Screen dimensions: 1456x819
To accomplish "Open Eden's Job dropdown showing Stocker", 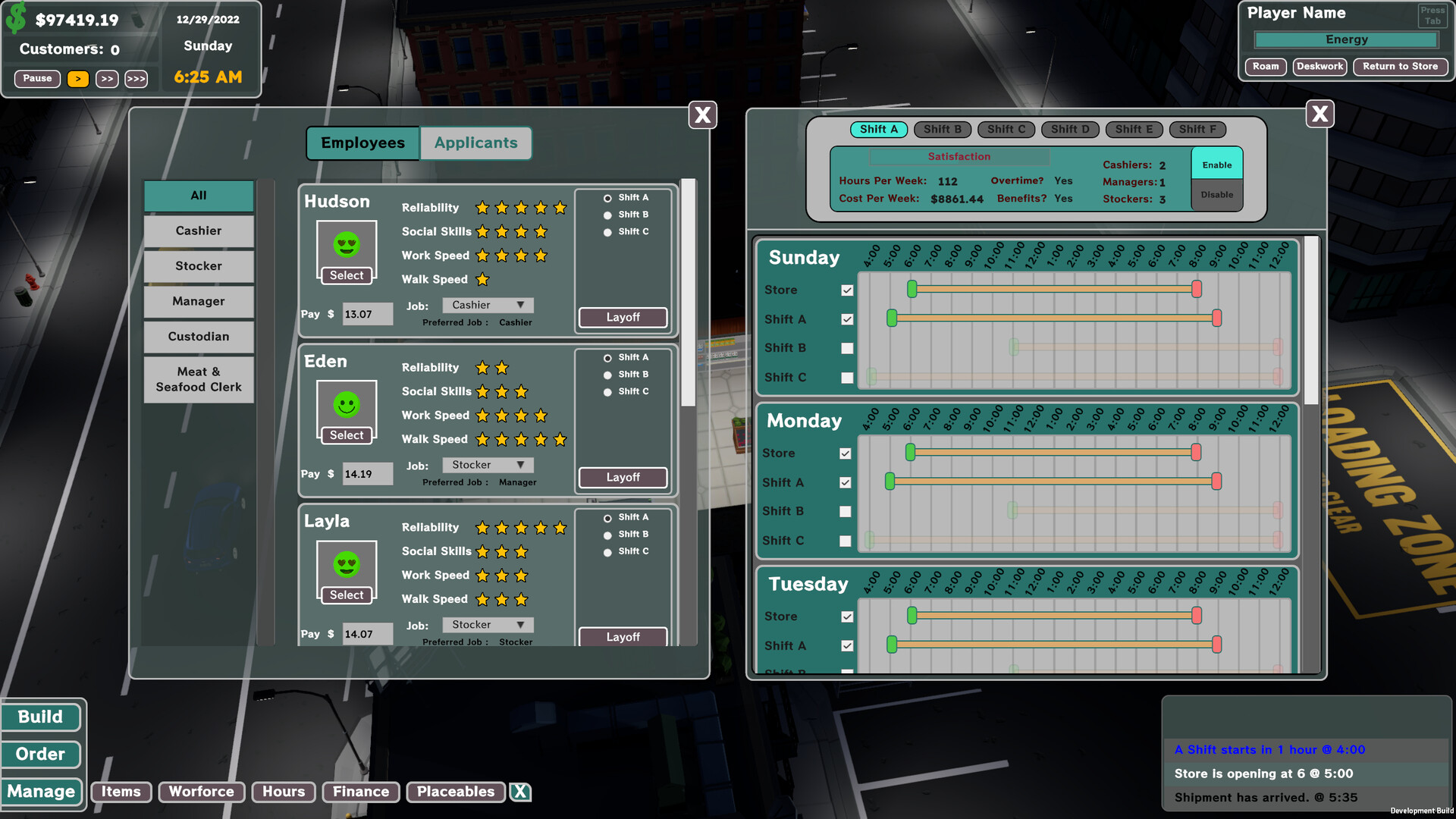I will click(487, 464).
